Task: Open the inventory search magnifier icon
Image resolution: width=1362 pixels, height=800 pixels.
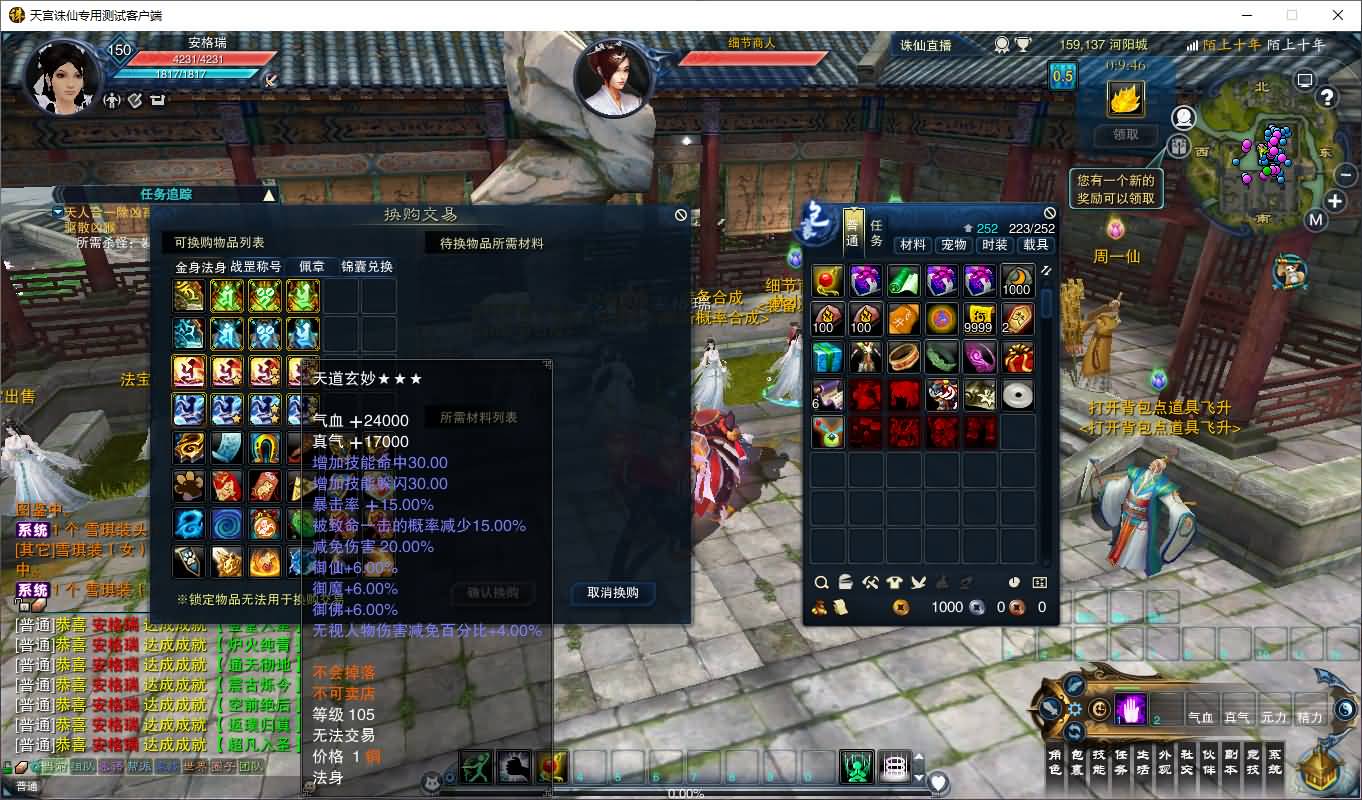Action: [x=822, y=581]
